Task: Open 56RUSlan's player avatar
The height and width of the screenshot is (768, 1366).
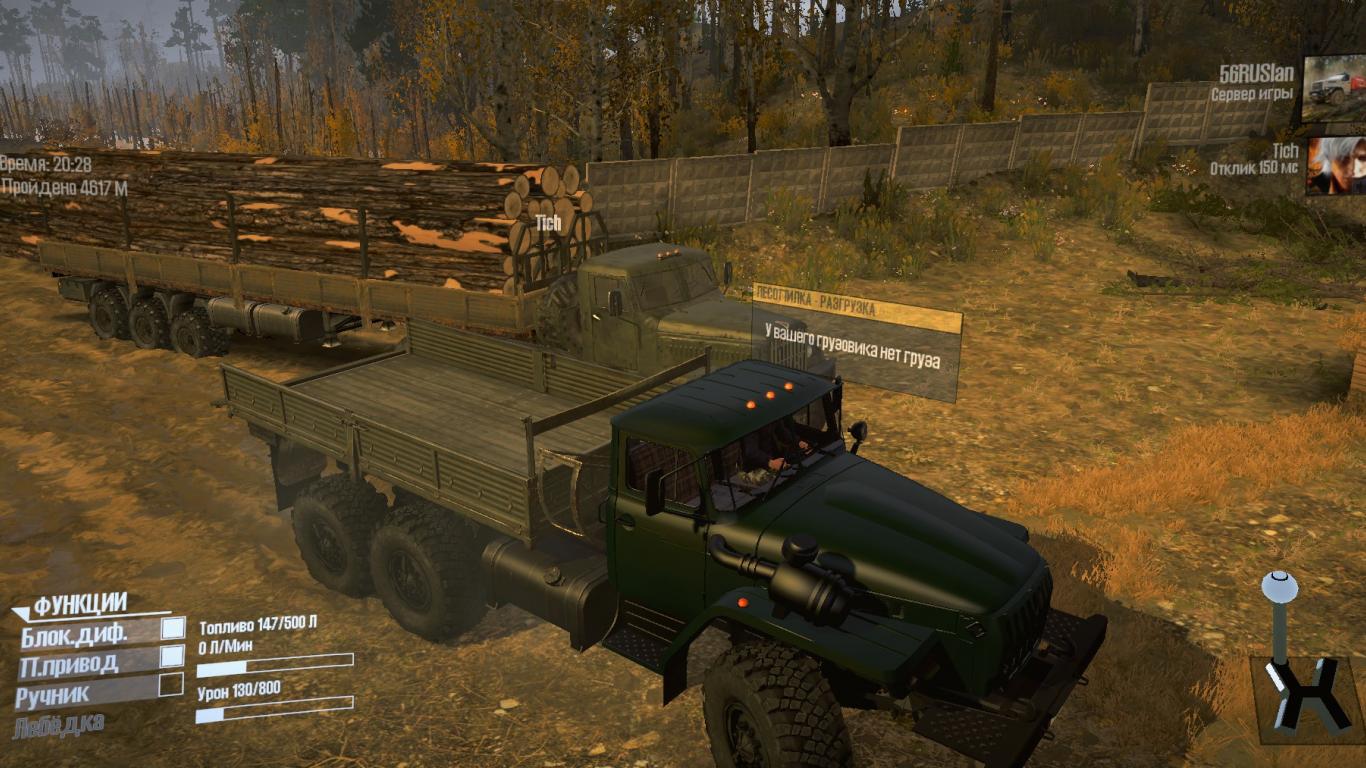Action: 1333,88
